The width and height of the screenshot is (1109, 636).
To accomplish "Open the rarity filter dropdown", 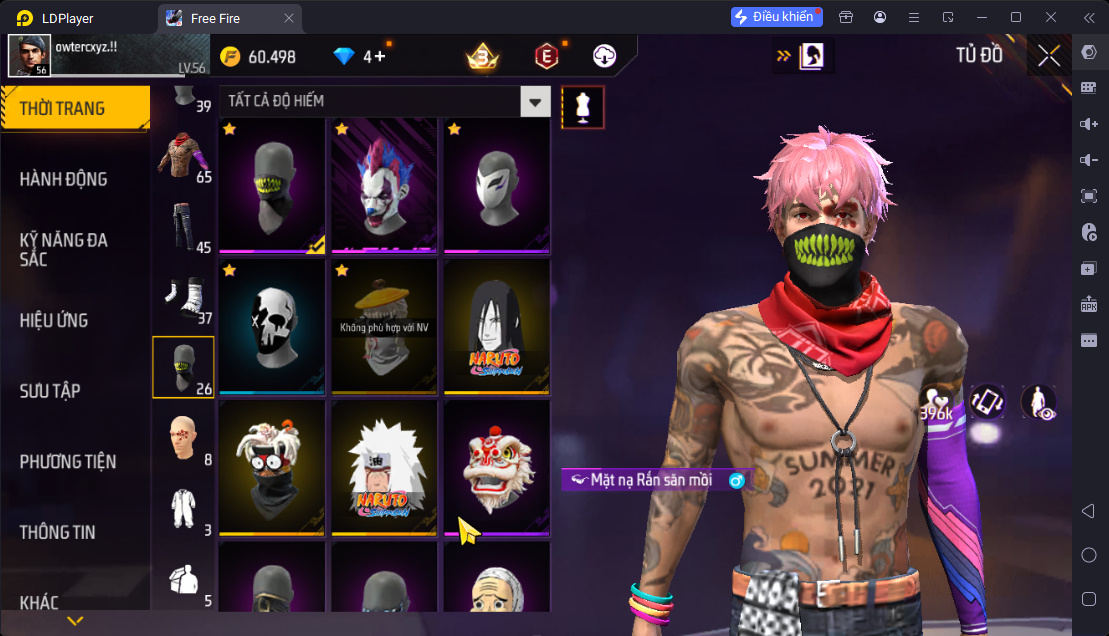I will pos(537,101).
